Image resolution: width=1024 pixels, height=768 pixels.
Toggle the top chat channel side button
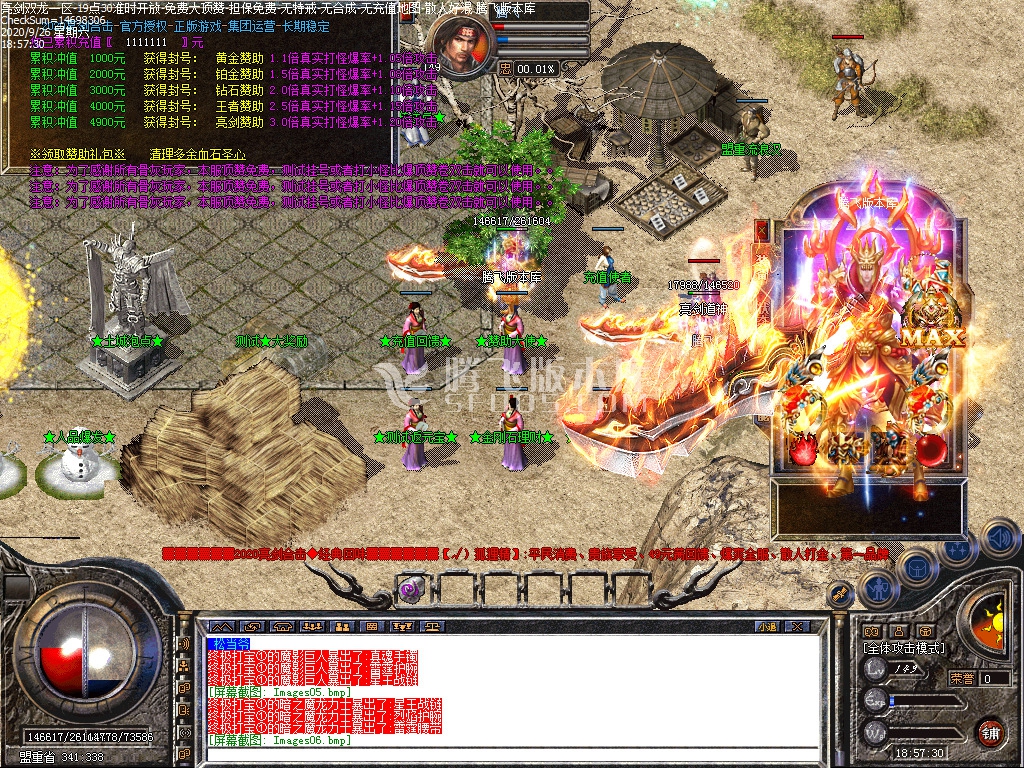tap(184, 644)
